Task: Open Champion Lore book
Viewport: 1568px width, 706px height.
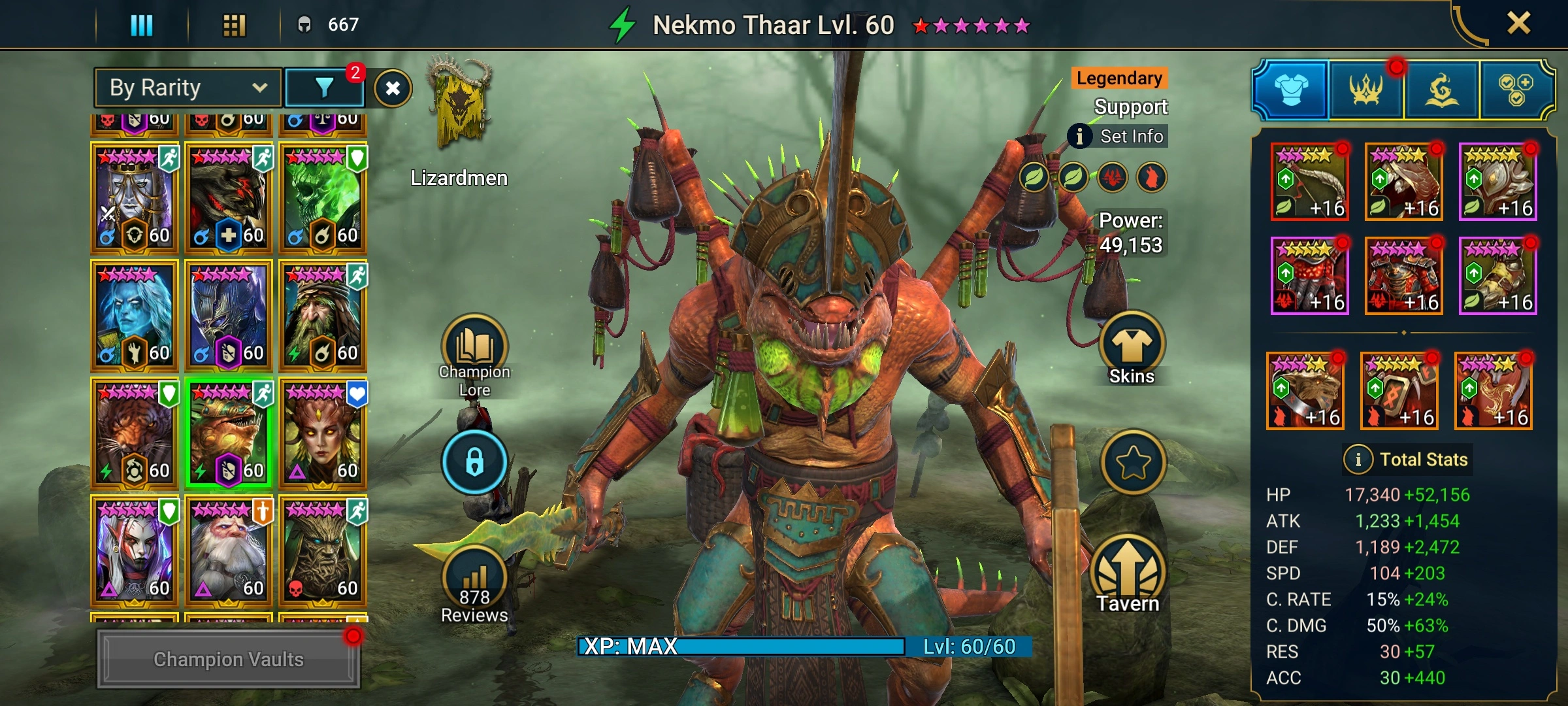Action: (x=474, y=354)
